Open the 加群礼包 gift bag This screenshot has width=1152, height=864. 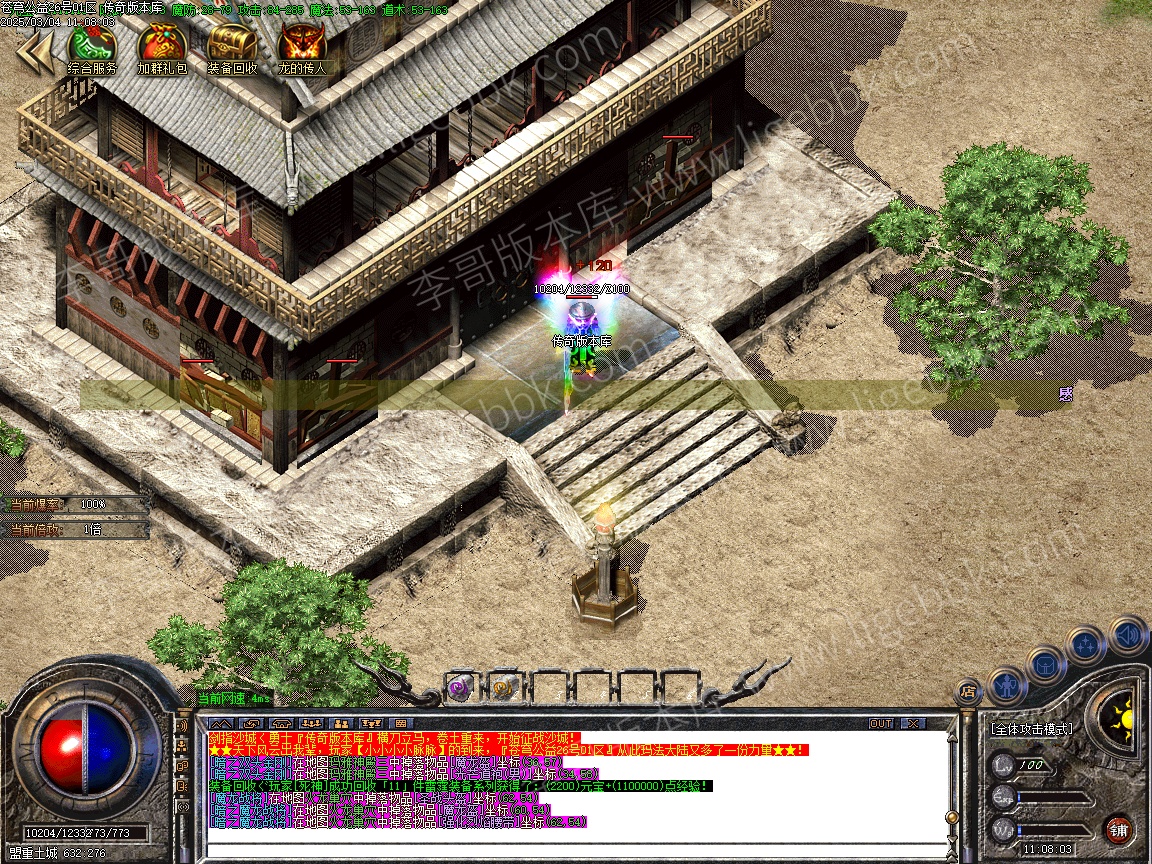click(x=162, y=46)
